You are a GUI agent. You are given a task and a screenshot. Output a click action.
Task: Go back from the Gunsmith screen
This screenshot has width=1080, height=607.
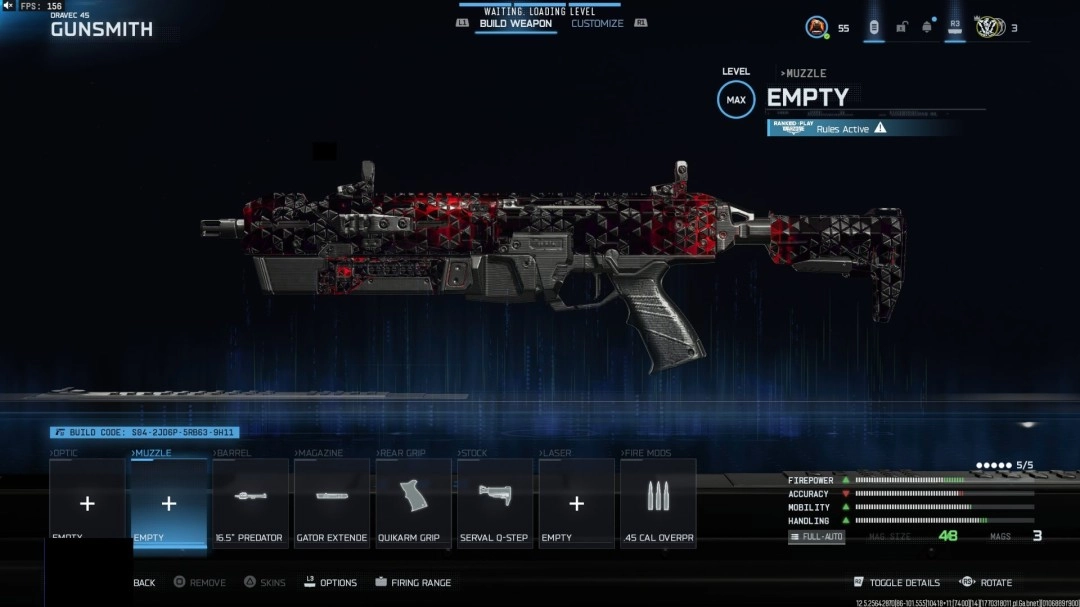point(144,583)
